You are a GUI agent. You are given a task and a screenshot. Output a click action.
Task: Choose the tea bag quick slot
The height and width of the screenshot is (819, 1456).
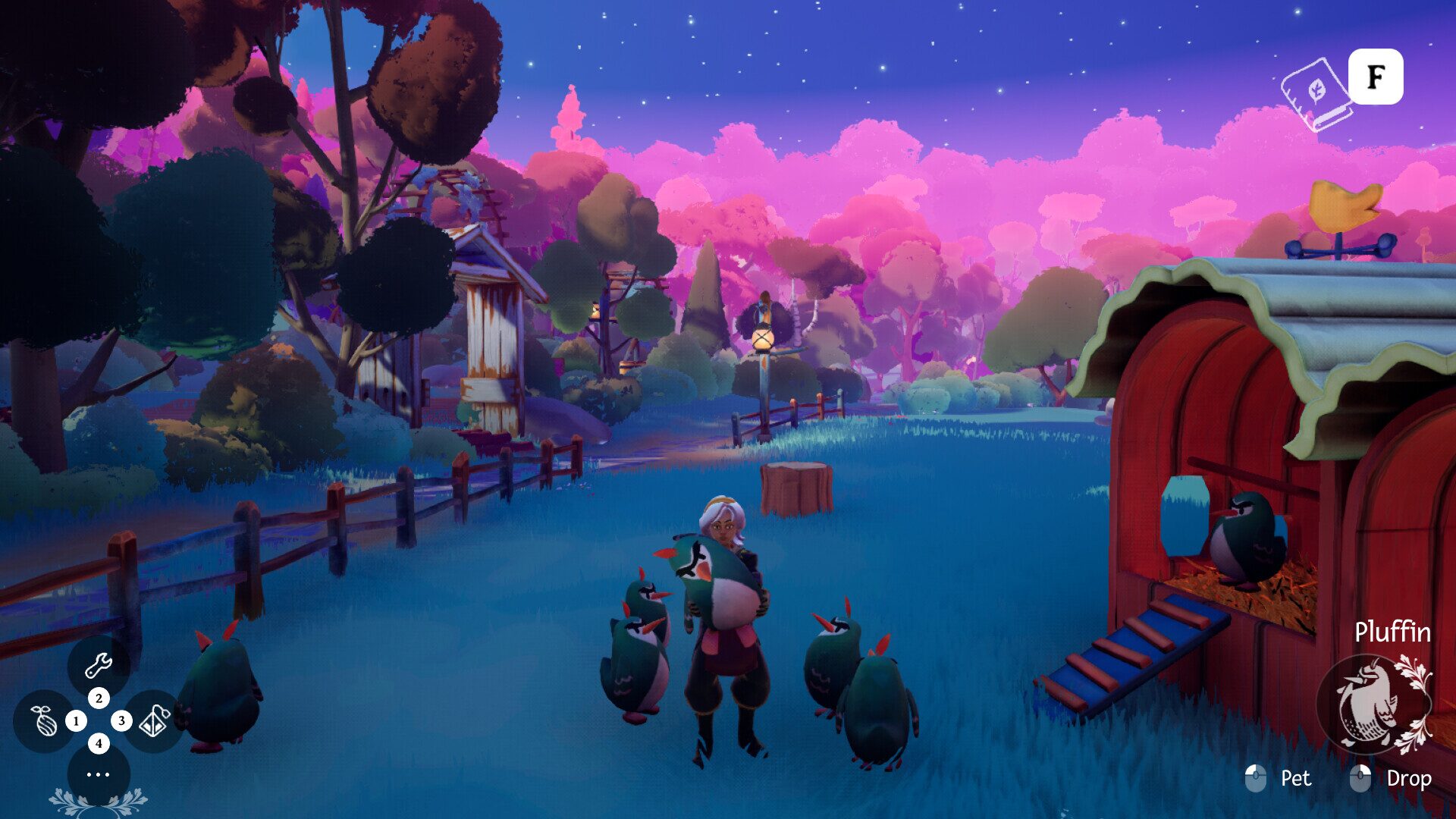154,720
